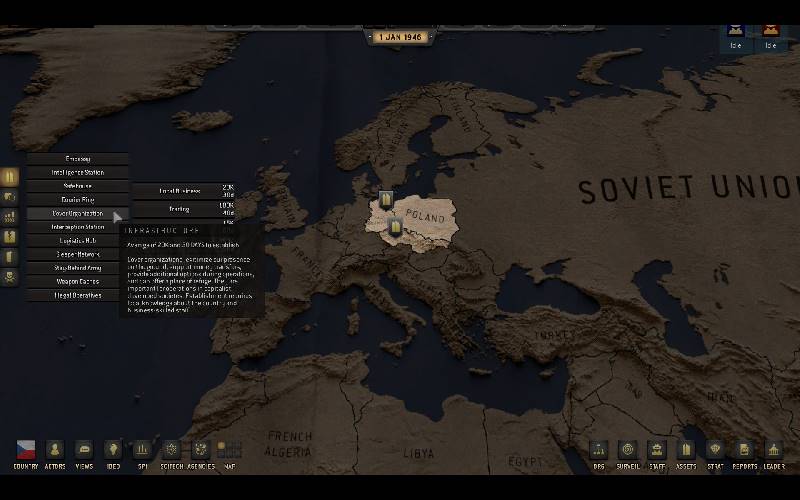
Task: Open the Actors screen
Action: 55,451
